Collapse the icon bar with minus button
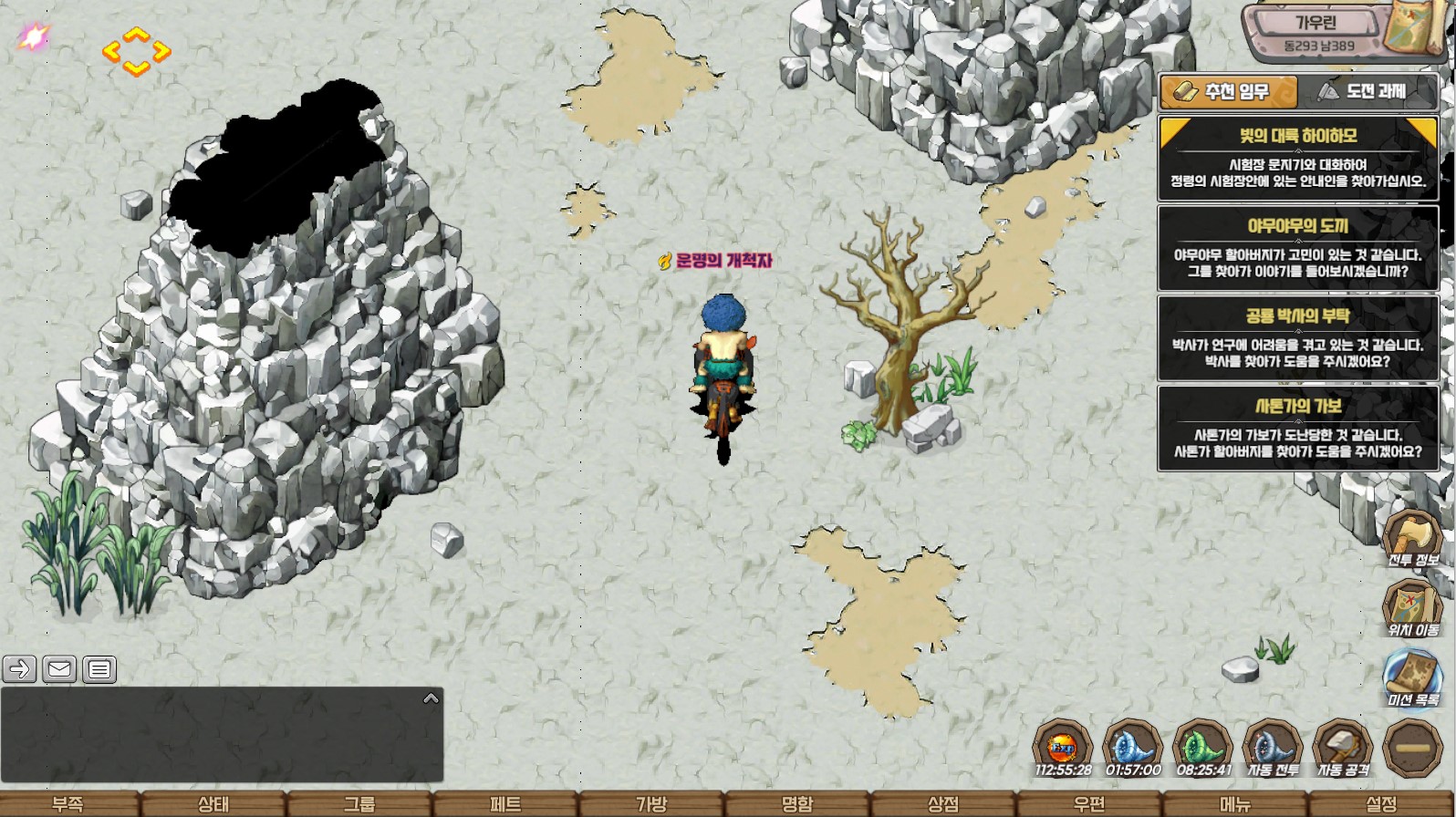The height and width of the screenshot is (817, 1456). tap(1412, 748)
